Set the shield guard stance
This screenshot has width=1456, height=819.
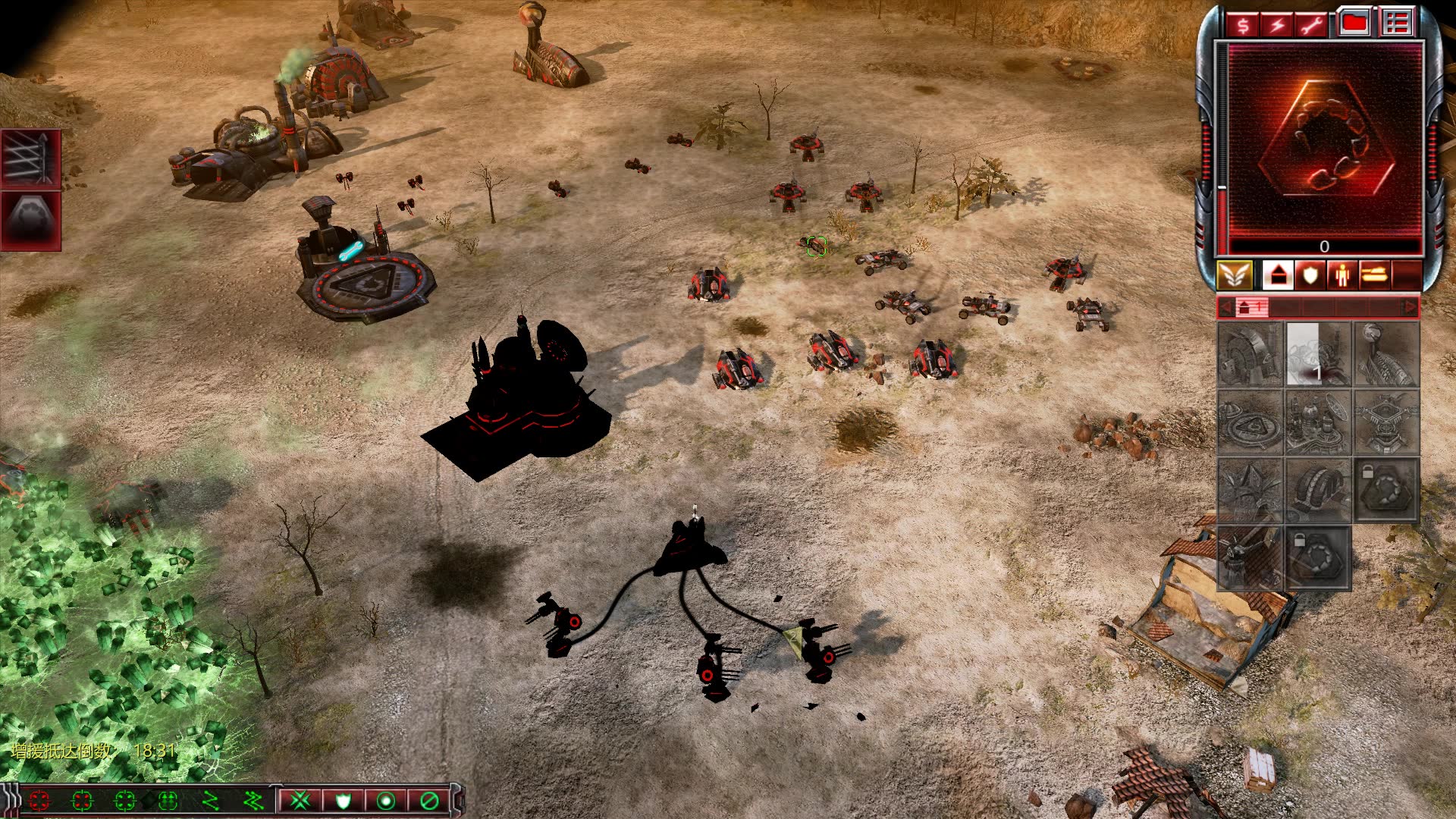pos(343,800)
